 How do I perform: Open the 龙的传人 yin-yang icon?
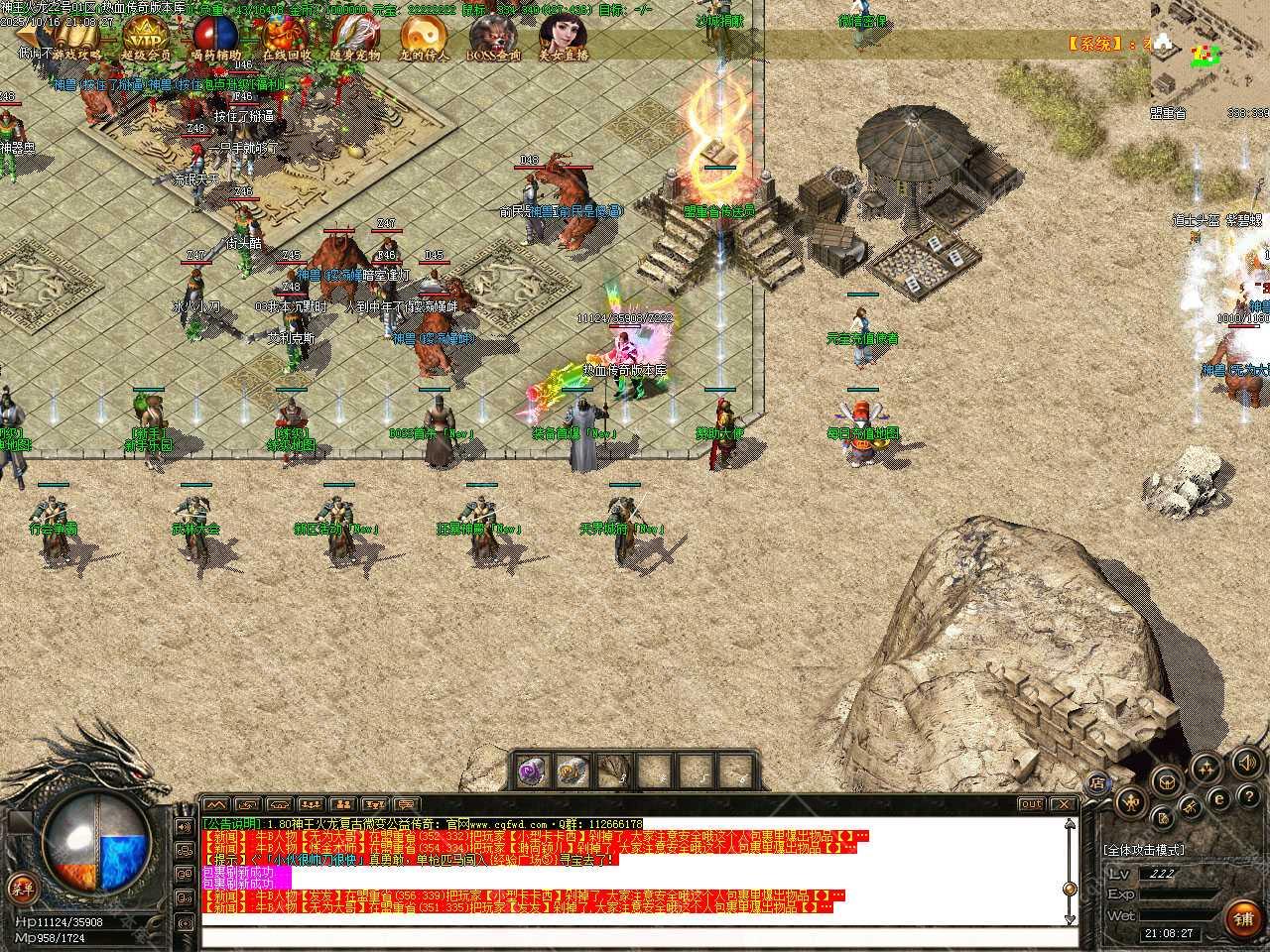(425, 38)
